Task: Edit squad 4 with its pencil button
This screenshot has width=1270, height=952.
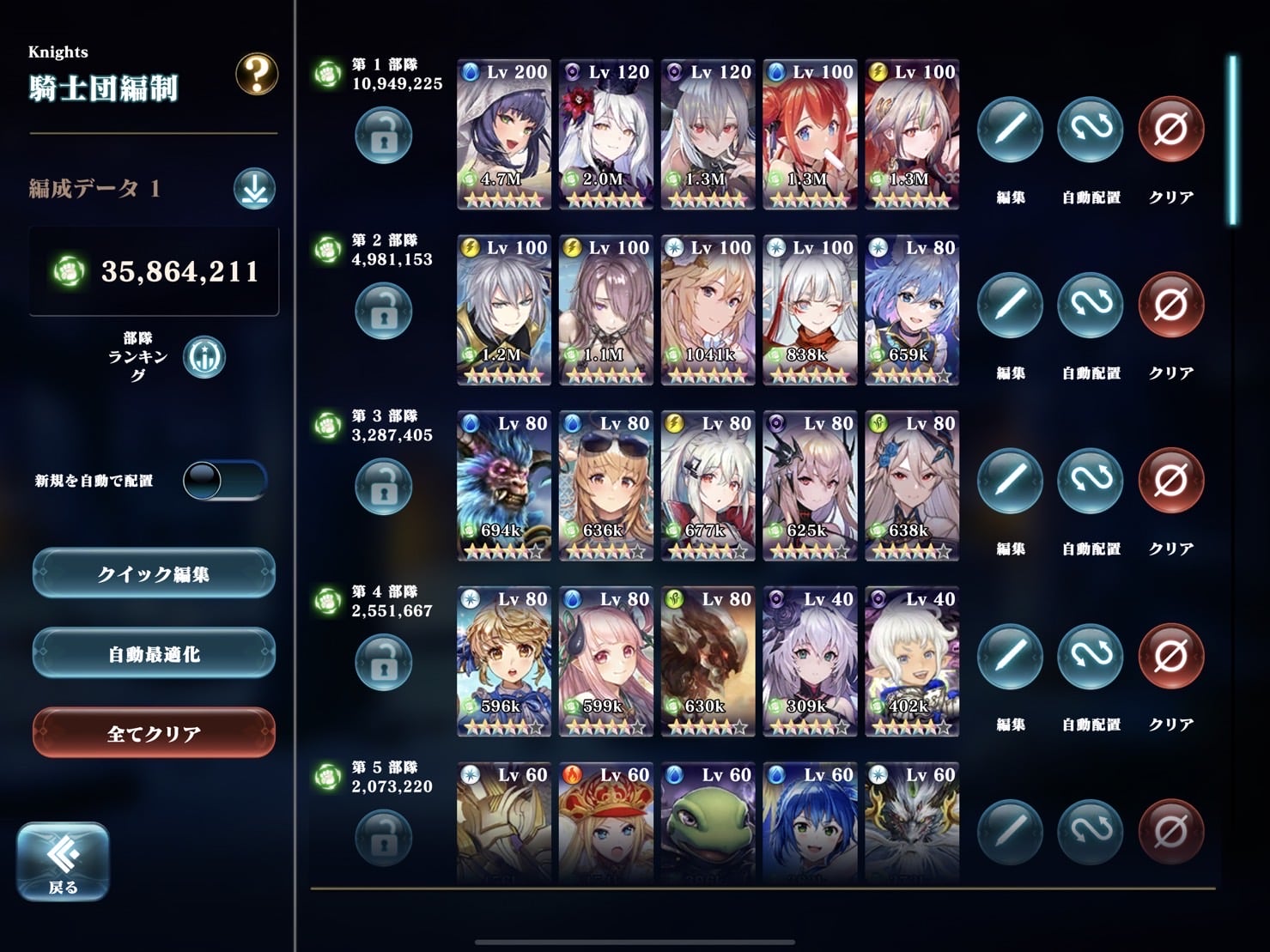Action: (x=1010, y=658)
